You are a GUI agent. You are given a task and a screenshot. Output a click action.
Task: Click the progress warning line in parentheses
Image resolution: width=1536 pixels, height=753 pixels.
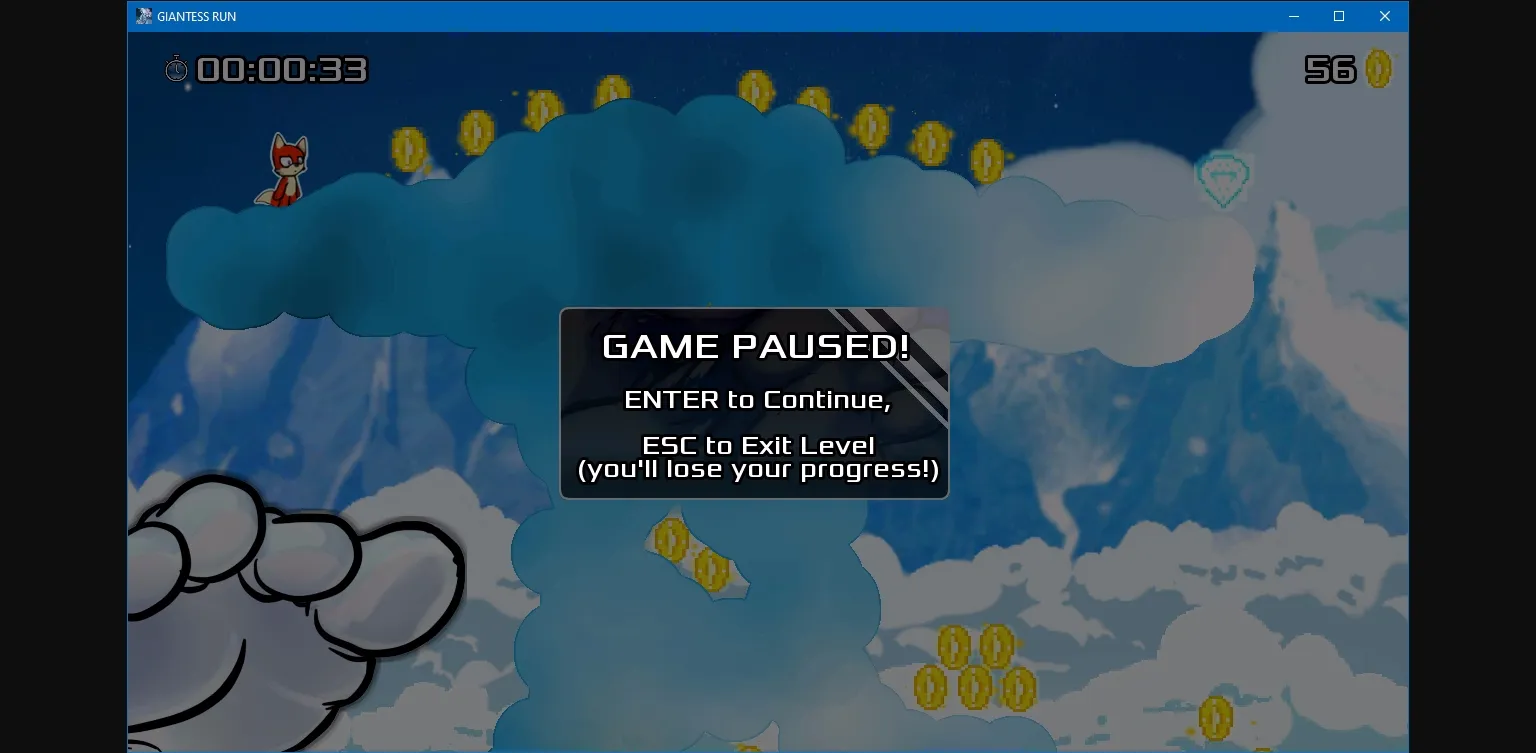point(756,468)
